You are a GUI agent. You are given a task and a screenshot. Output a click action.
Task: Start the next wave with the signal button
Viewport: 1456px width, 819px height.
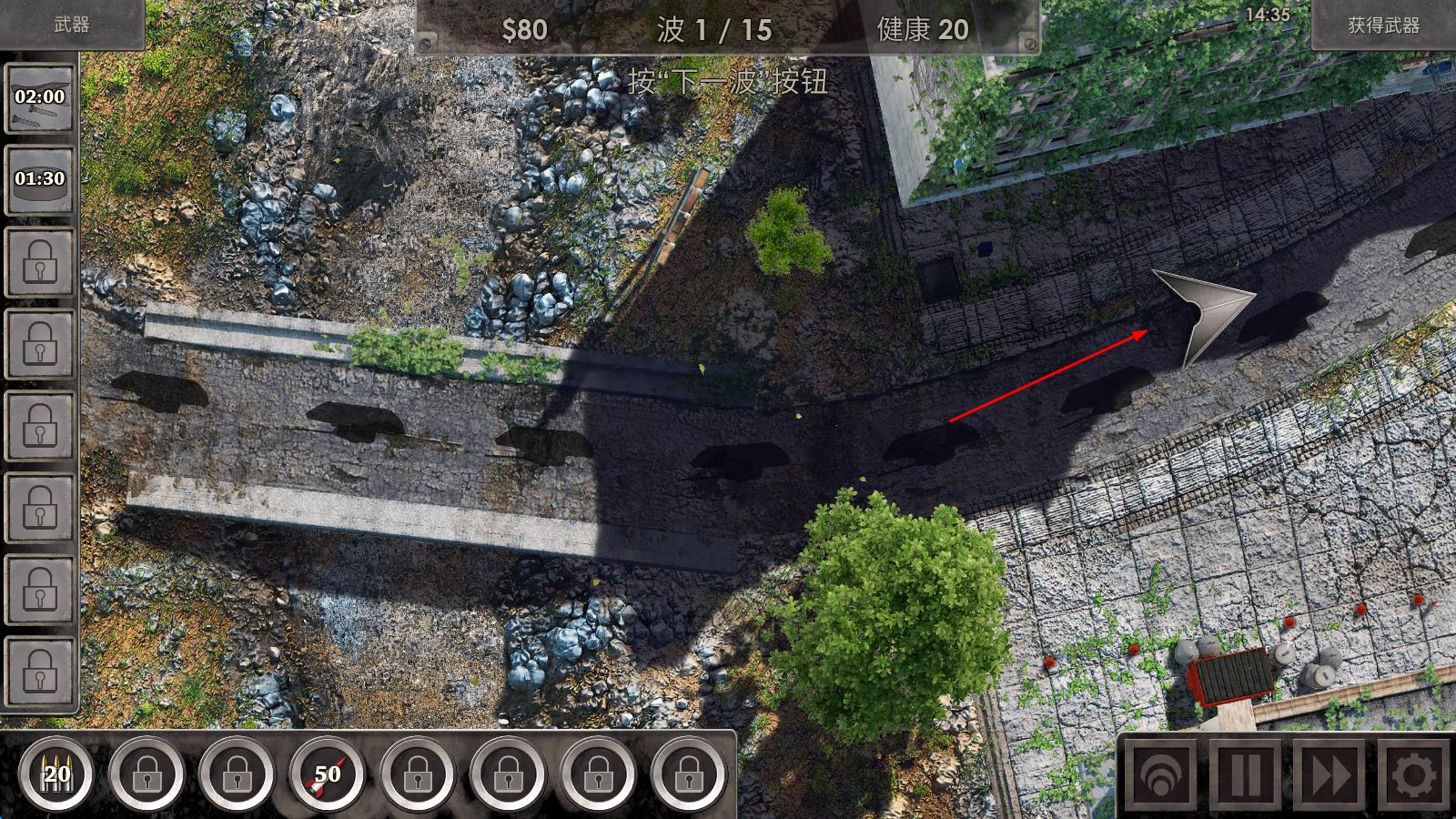(x=1159, y=776)
